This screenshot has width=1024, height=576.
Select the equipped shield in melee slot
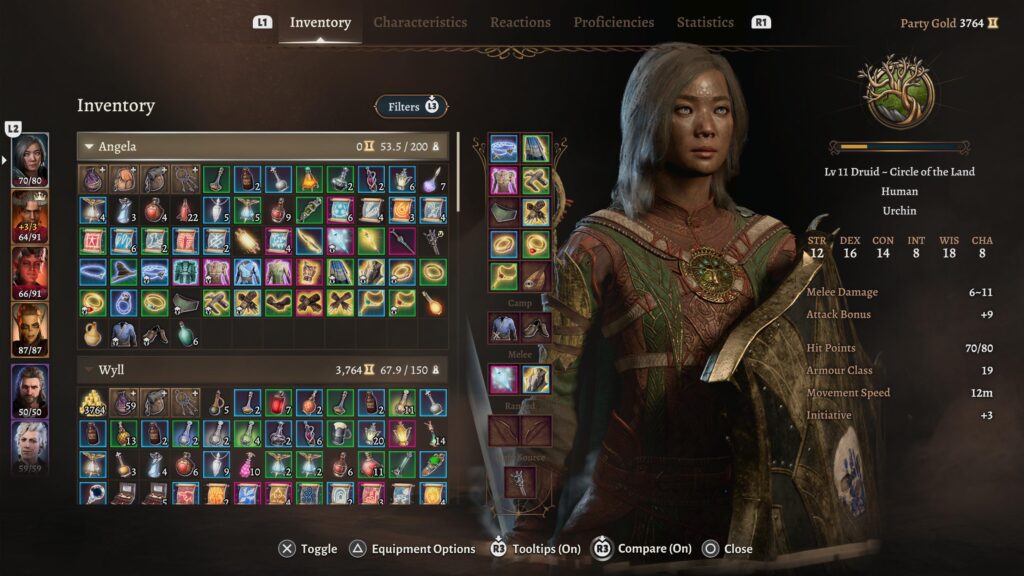pyautogui.click(x=536, y=379)
